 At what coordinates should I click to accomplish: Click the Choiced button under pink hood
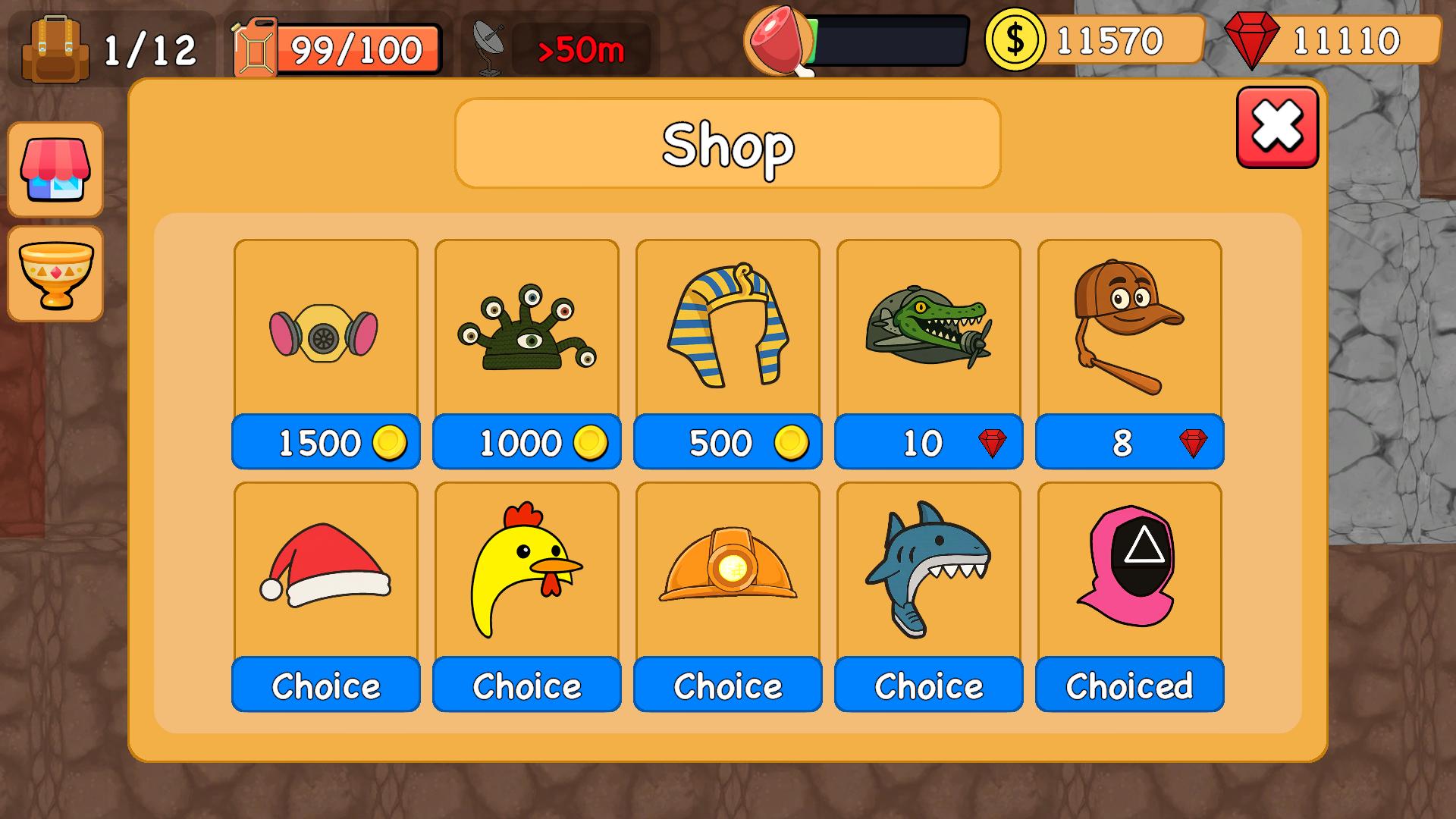click(1128, 685)
